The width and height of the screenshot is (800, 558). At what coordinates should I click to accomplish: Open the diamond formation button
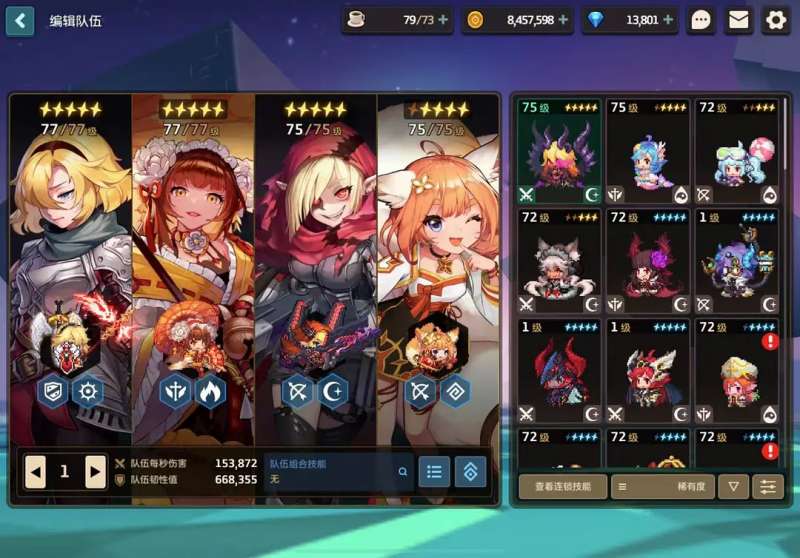click(471, 471)
